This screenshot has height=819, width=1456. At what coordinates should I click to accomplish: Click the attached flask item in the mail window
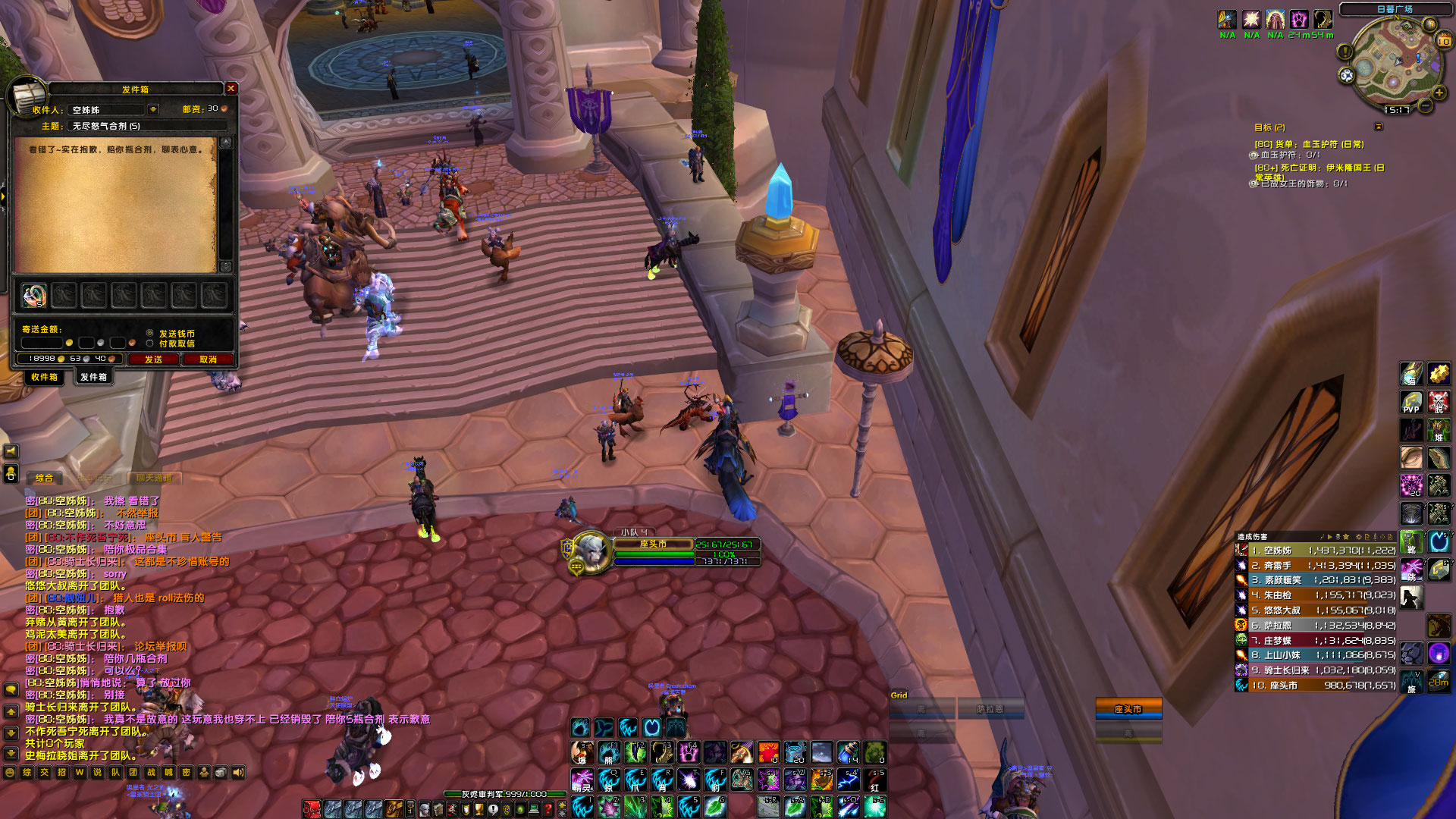pos(33,296)
